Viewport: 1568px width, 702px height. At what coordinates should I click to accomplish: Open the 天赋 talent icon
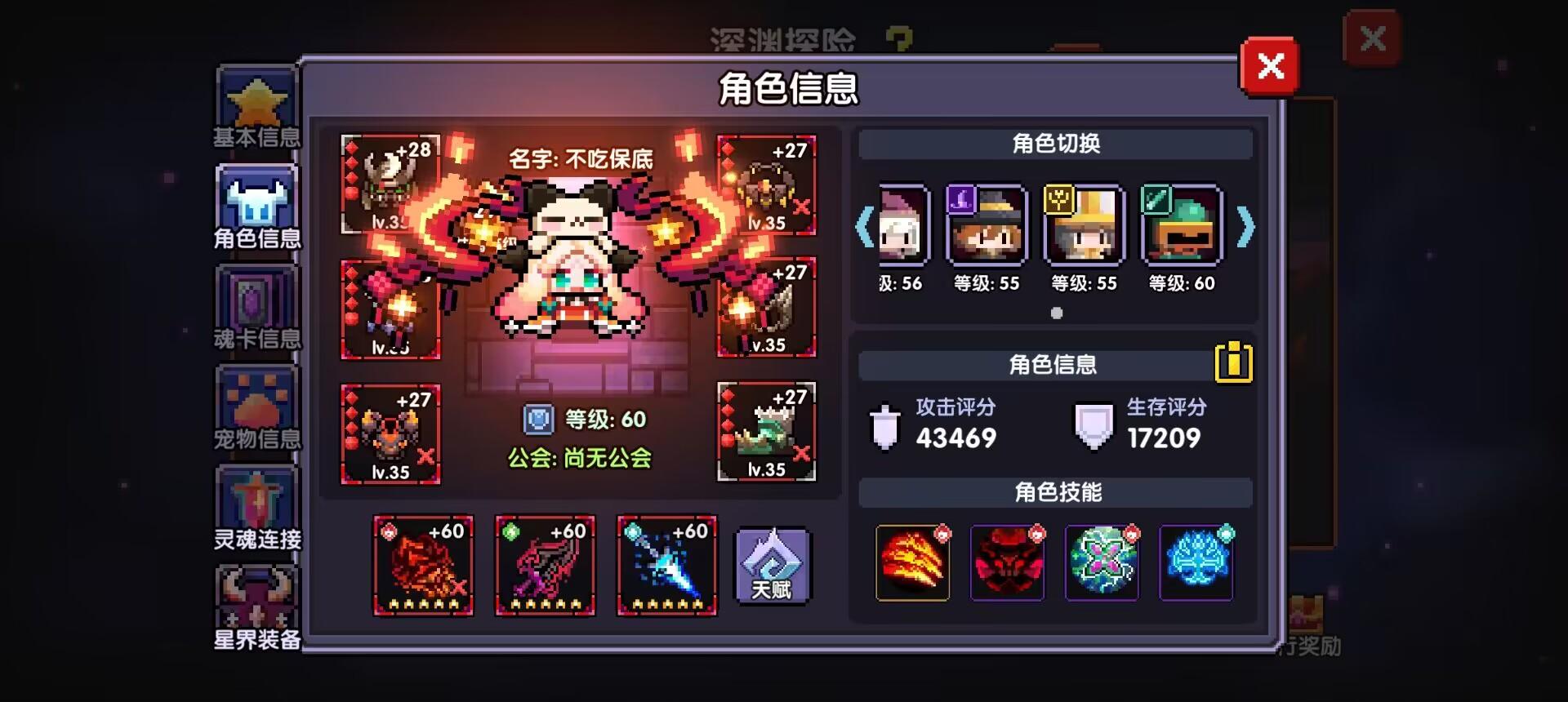(x=771, y=564)
